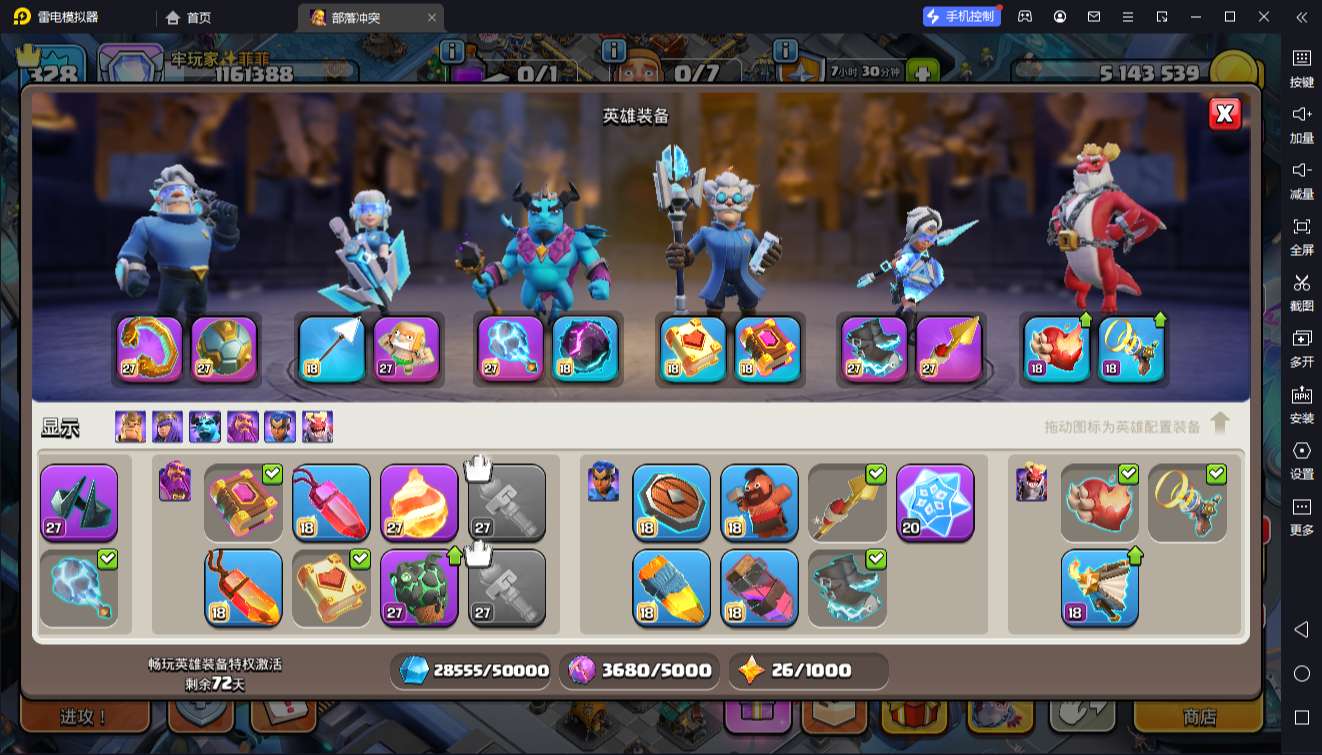The image size is (1322, 755).
Task: Select the dark spiked level 27 equipment
Action: coord(79,502)
